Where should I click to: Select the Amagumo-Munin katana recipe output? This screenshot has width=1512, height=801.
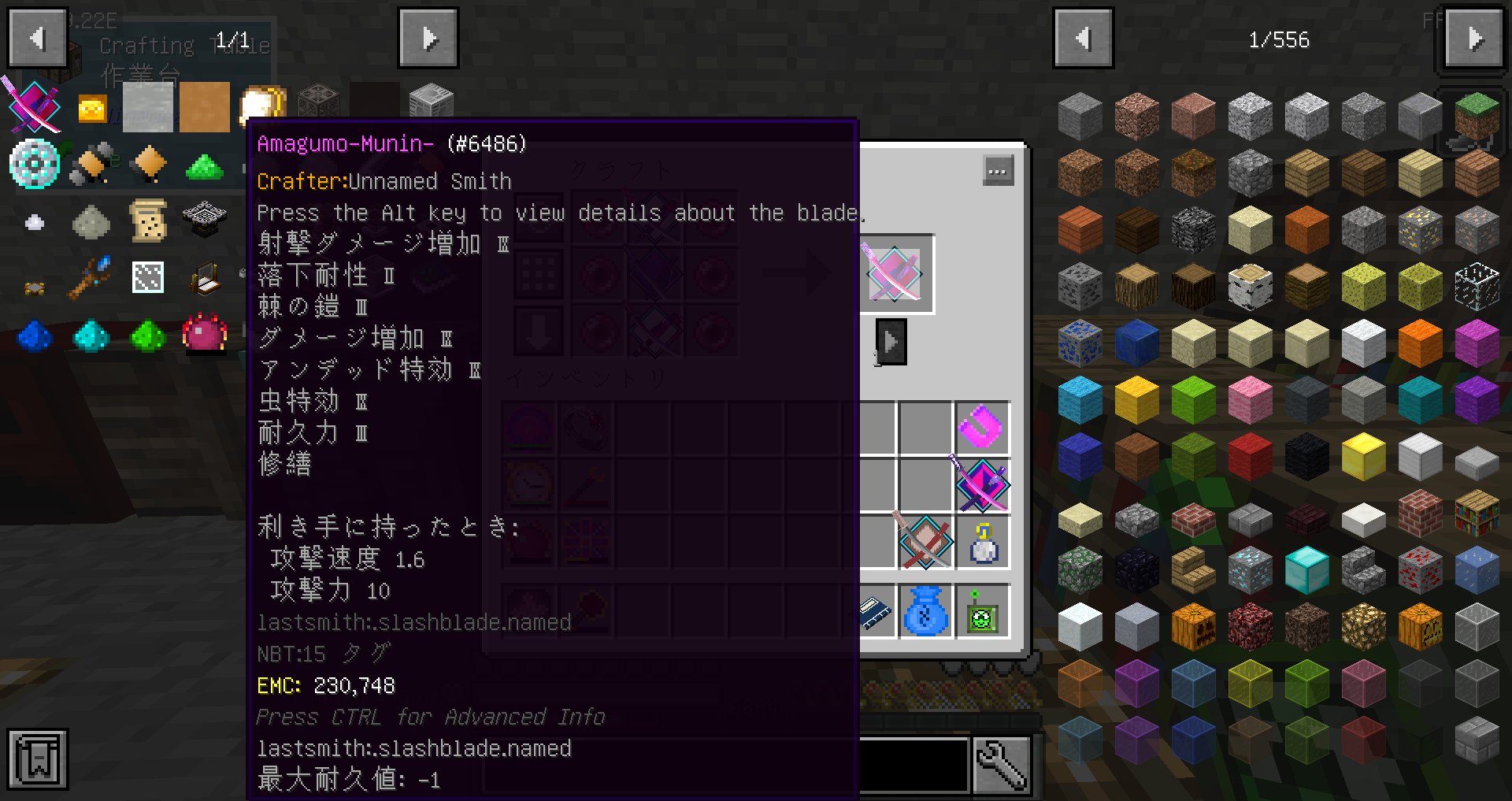pos(894,272)
